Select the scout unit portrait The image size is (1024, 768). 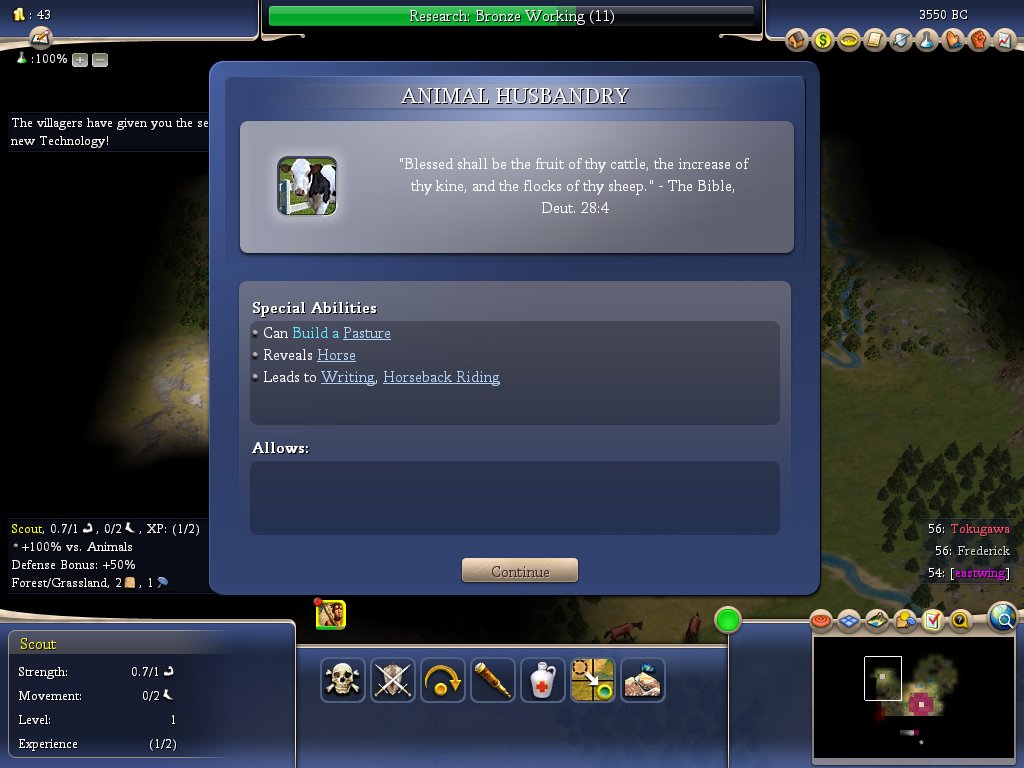tap(331, 615)
